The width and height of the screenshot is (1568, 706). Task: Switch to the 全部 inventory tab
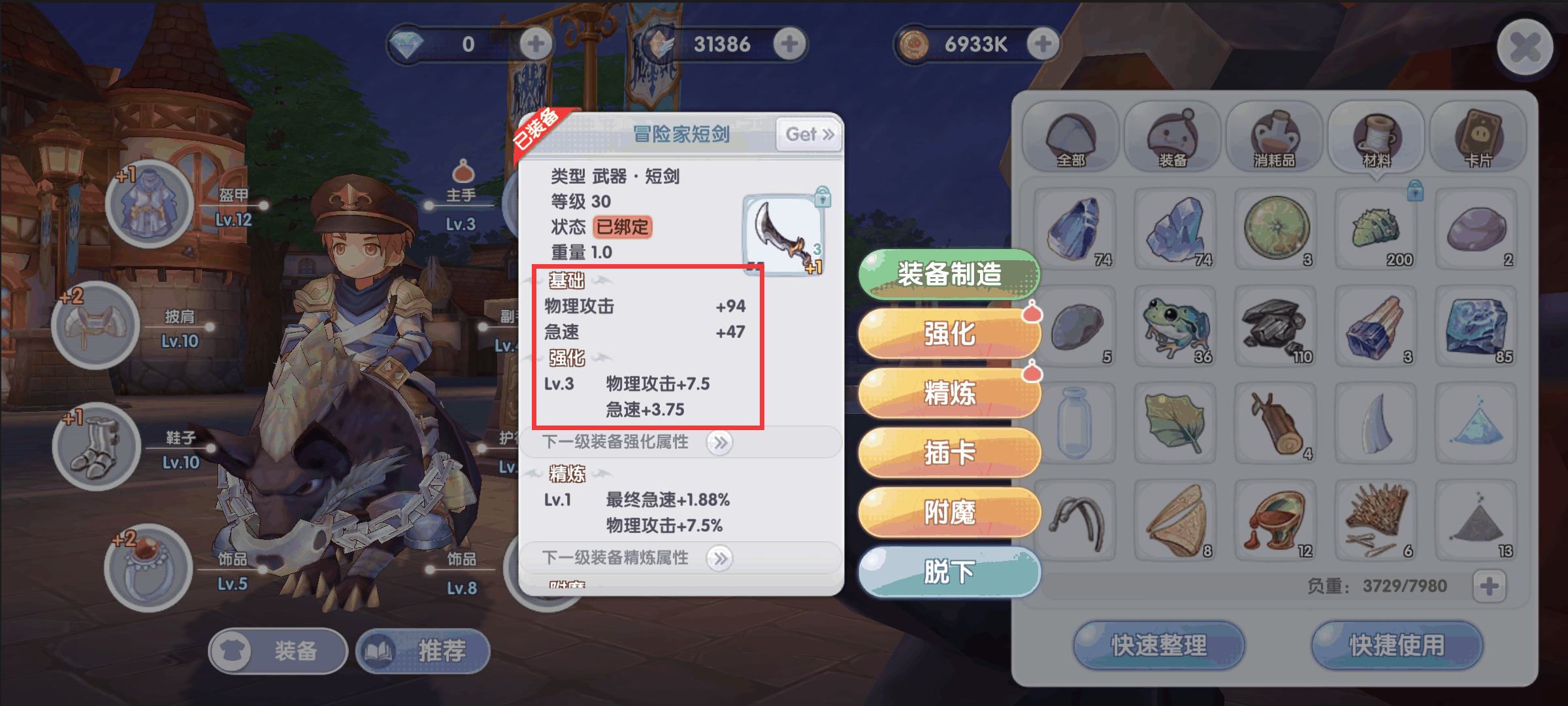point(1074,135)
